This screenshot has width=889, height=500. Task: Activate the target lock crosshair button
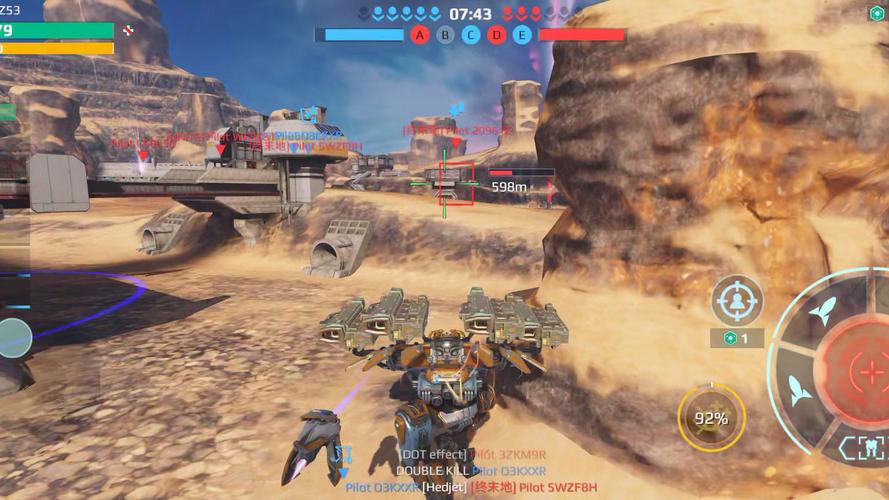737,300
